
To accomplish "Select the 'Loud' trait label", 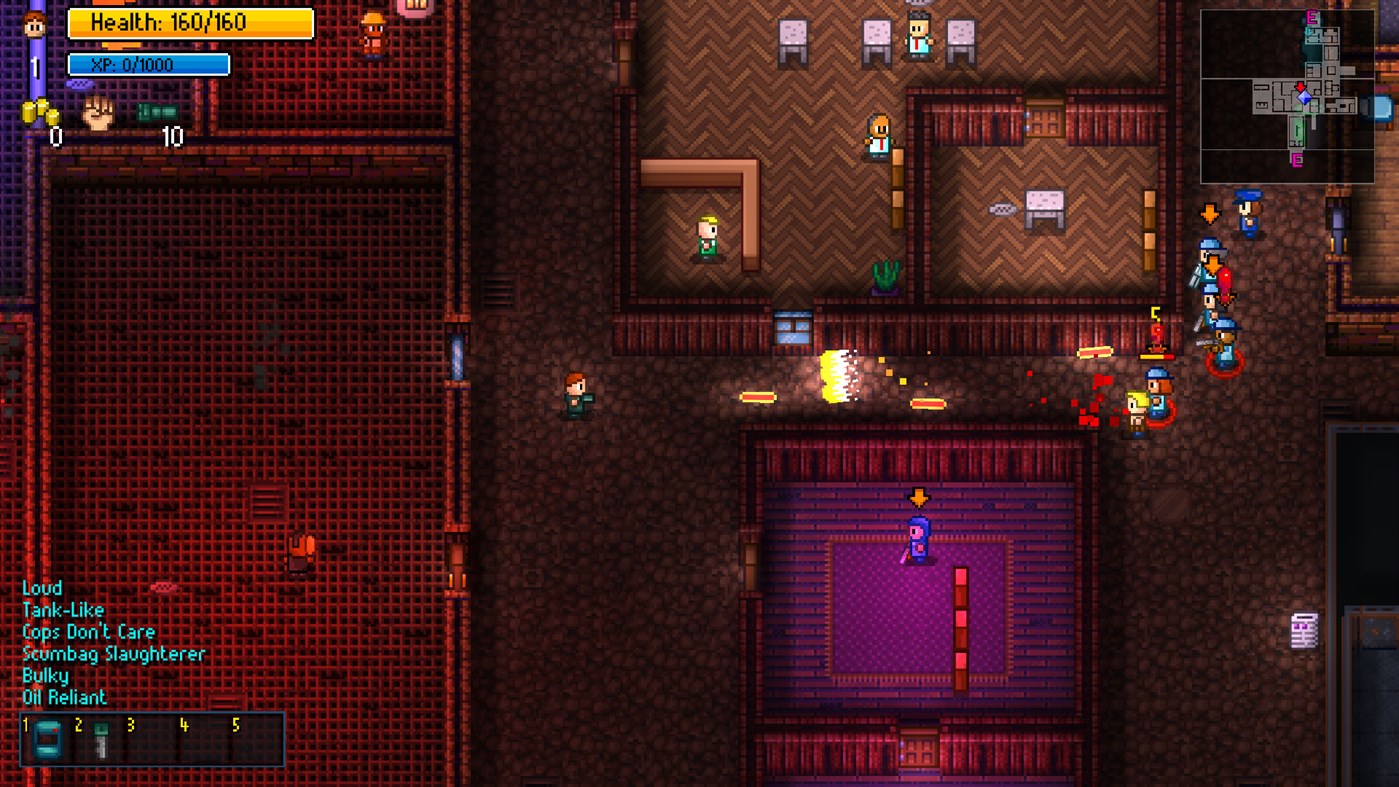I will [x=41, y=587].
